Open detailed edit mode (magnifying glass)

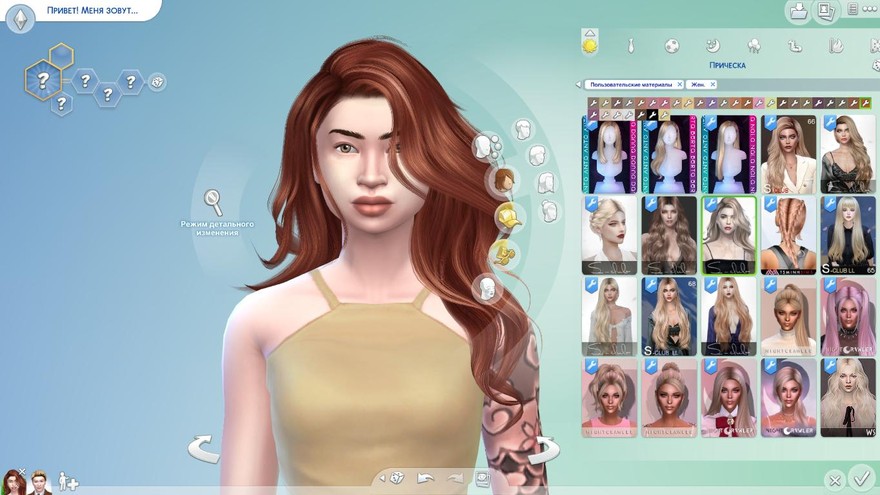click(213, 202)
